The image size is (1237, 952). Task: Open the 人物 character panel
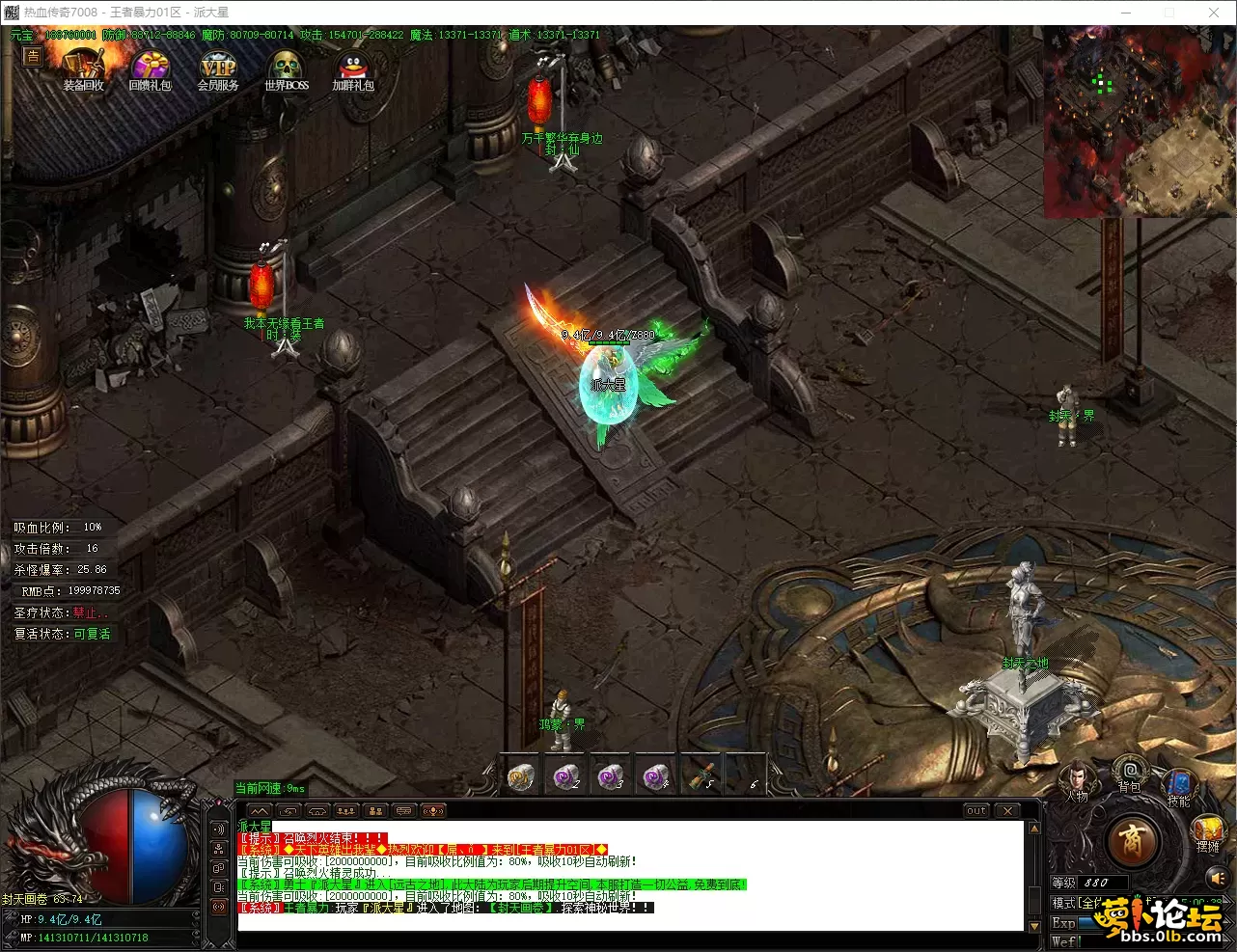(1076, 779)
